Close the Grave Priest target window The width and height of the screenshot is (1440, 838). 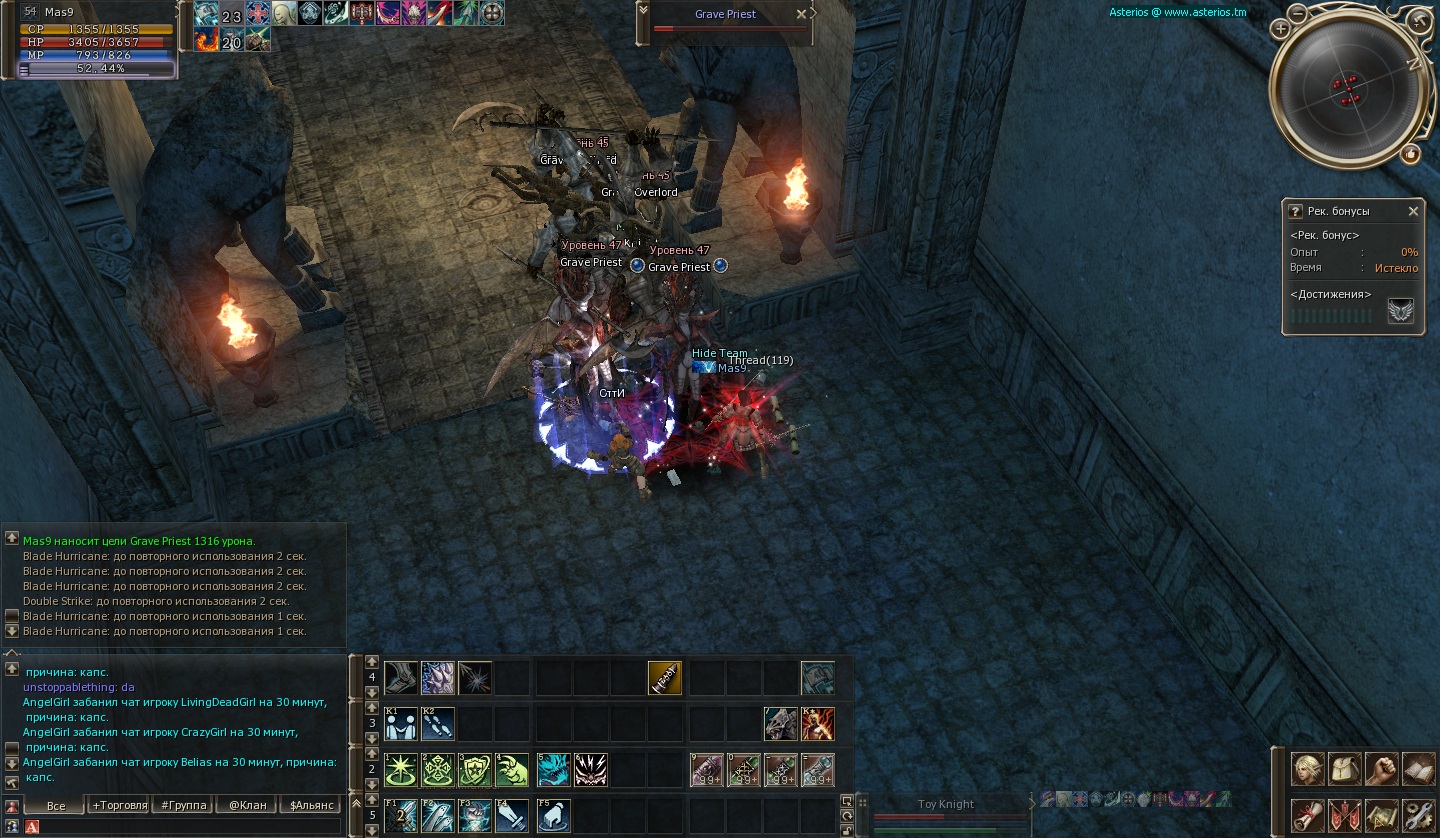point(800,14)
